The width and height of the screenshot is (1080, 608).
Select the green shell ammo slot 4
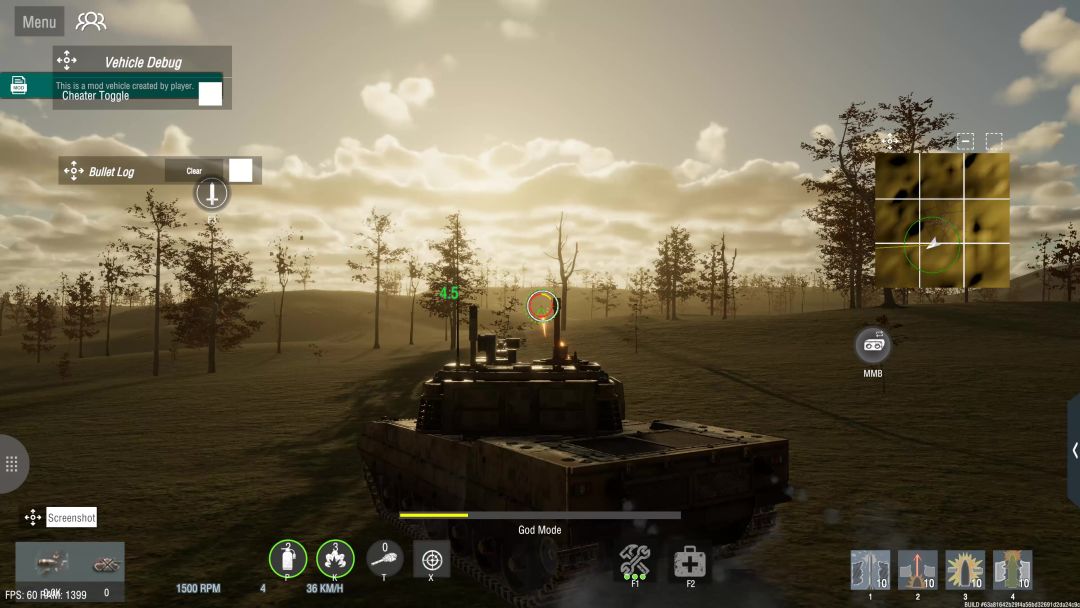point(1012,570)
